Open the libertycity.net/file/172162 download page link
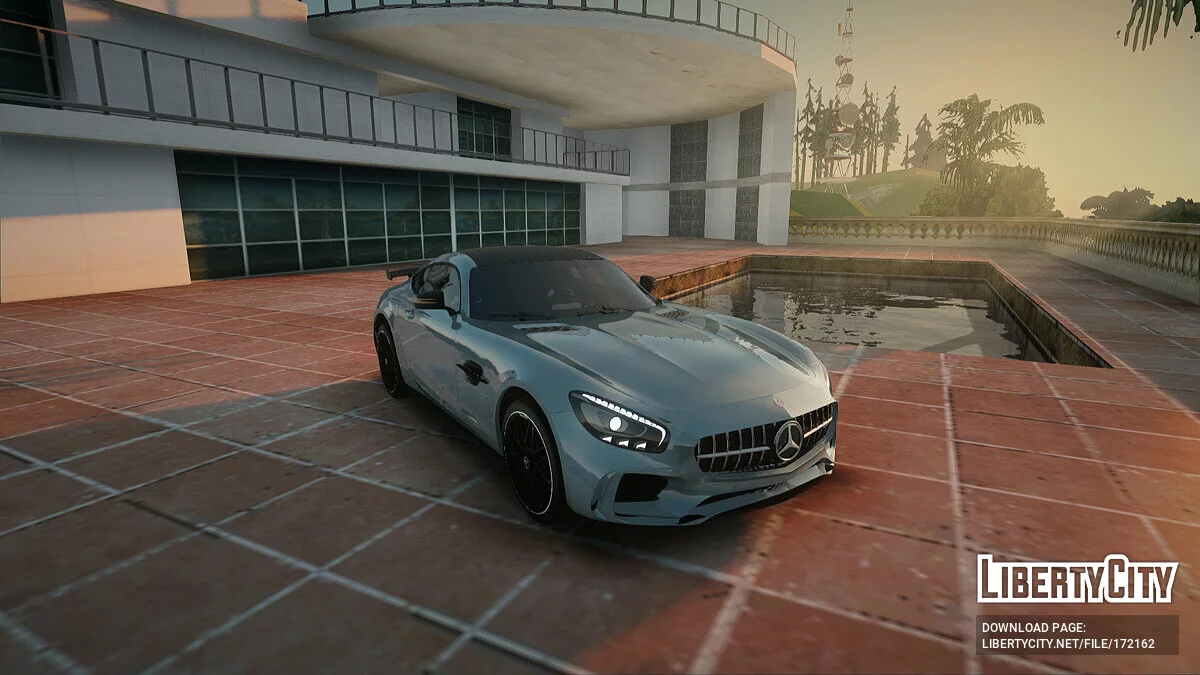Viewport: 1200px width, 675px height. click(1068, 644)
